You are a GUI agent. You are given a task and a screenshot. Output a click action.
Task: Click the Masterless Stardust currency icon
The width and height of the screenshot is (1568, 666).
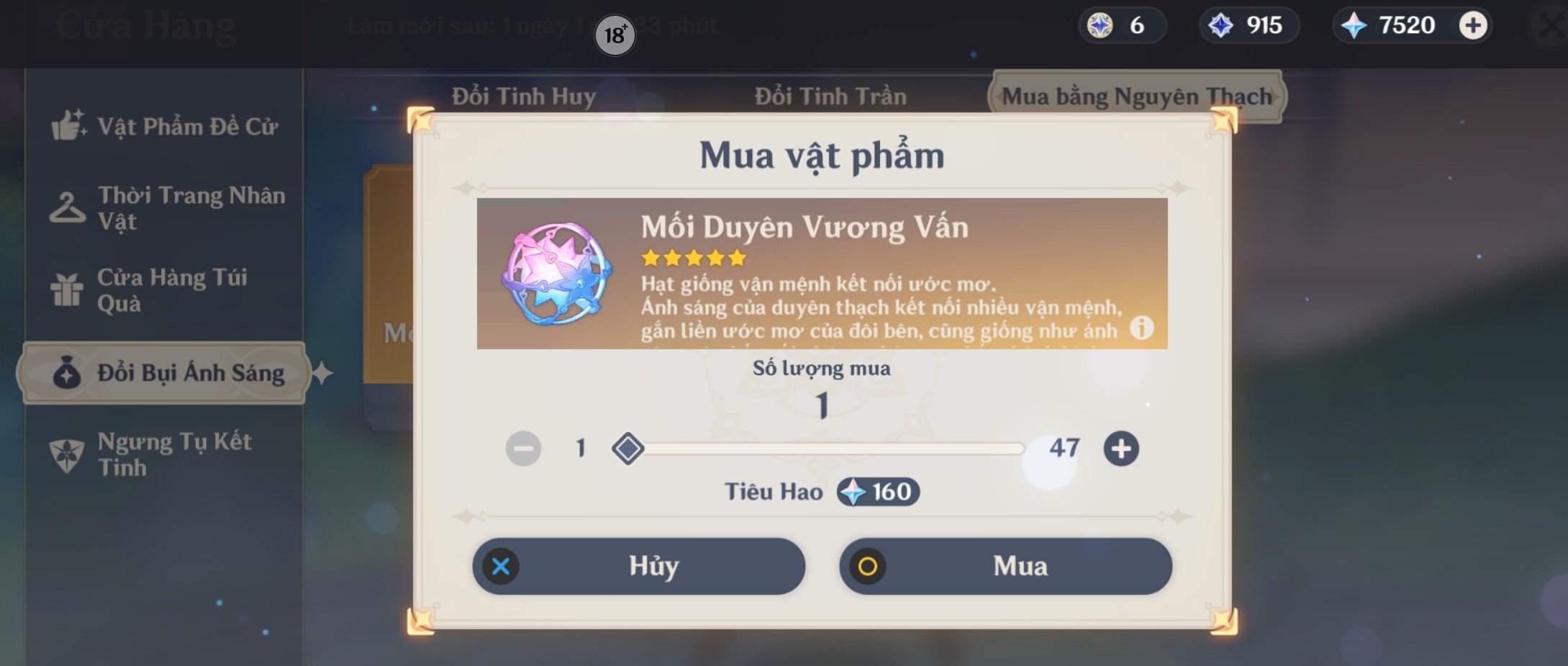1219,24
